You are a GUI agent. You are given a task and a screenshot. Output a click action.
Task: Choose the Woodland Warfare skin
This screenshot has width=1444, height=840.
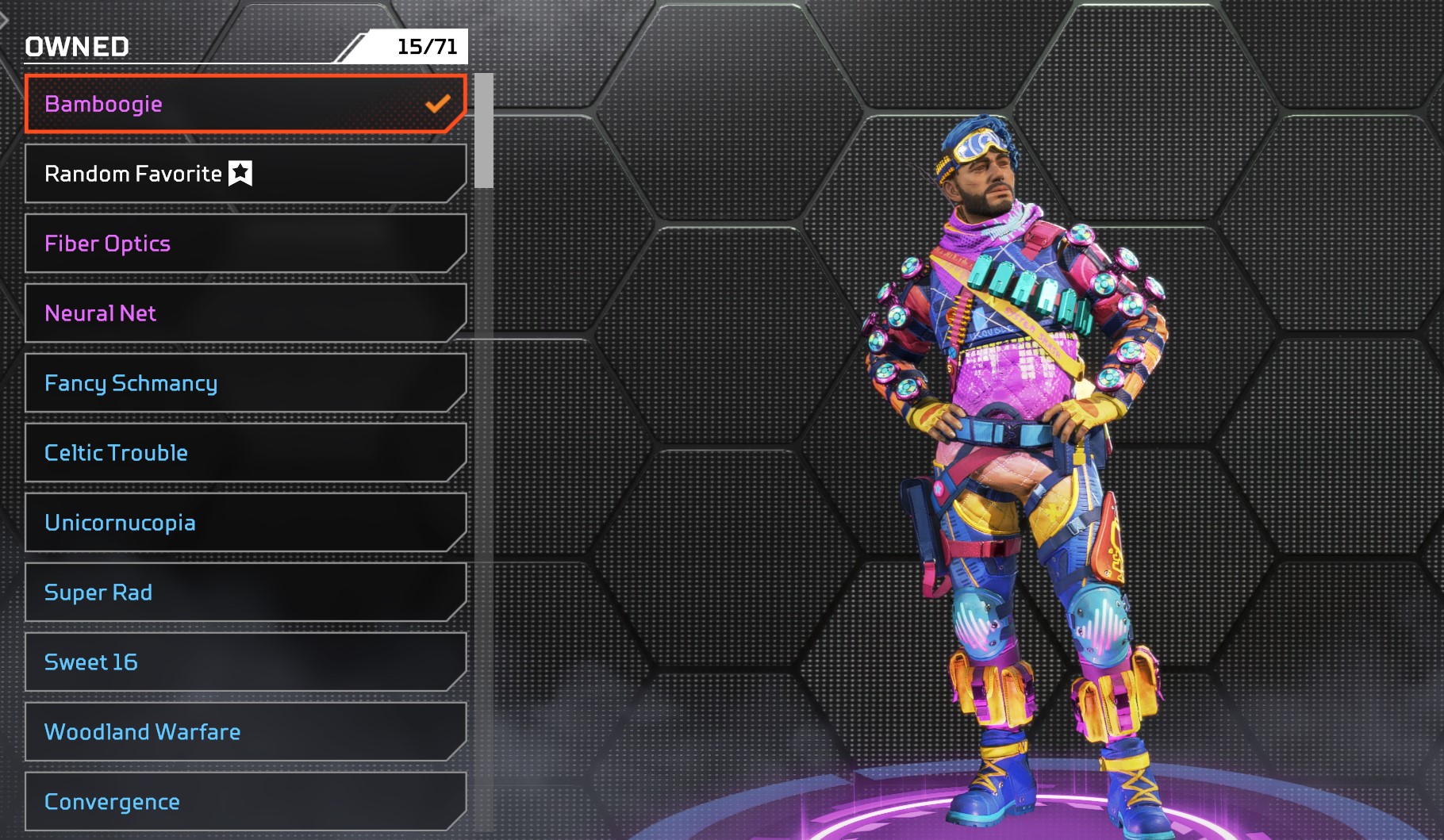(x=245, y=732)
